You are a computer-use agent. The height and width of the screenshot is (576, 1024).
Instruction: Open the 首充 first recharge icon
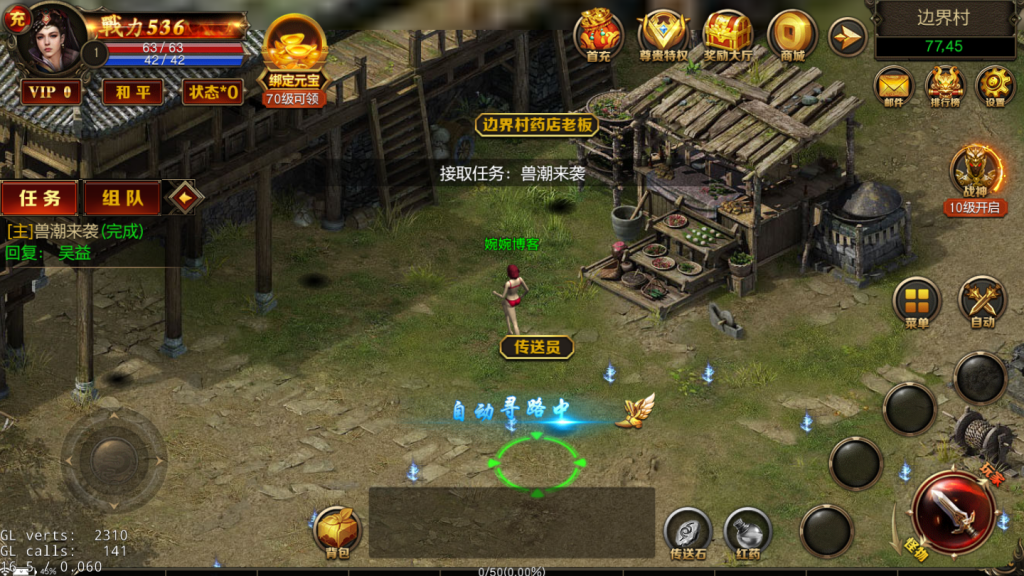pyautogui.click(x=598, y=36)
